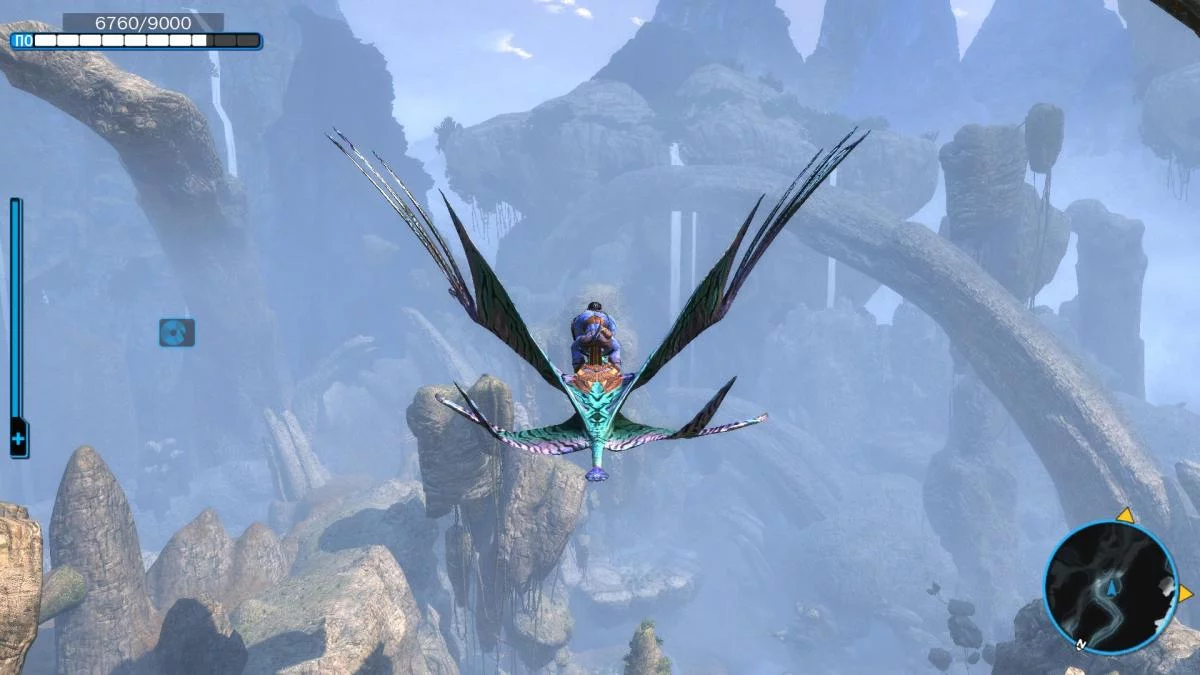Select the blue circular marker icon
Screen dimensions: 1200x675
[177, 333]
